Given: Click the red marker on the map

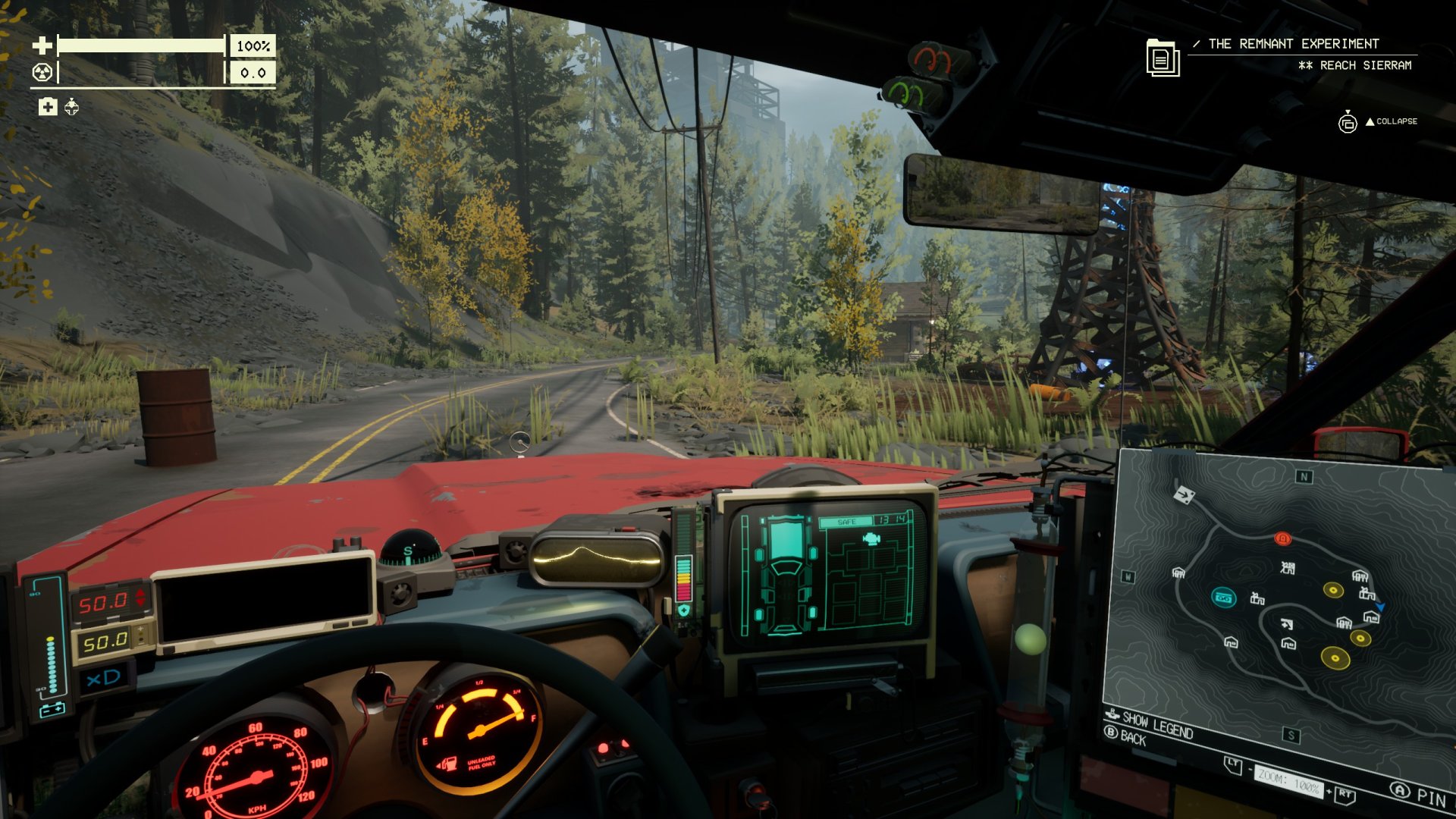Looking at the screenshot, I should coord(1282,538).
